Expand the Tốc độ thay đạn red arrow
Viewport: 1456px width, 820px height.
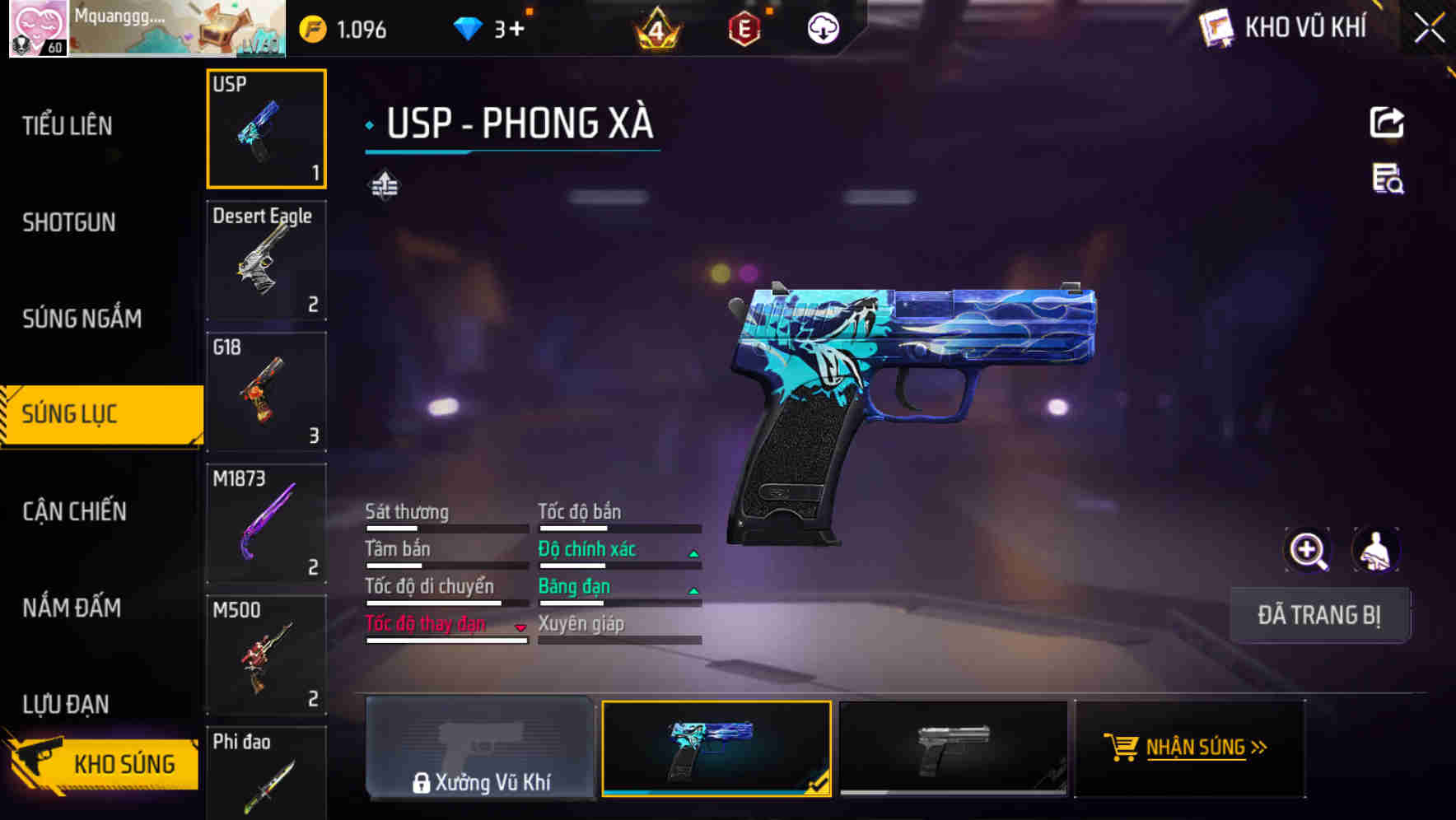[520, 627]
